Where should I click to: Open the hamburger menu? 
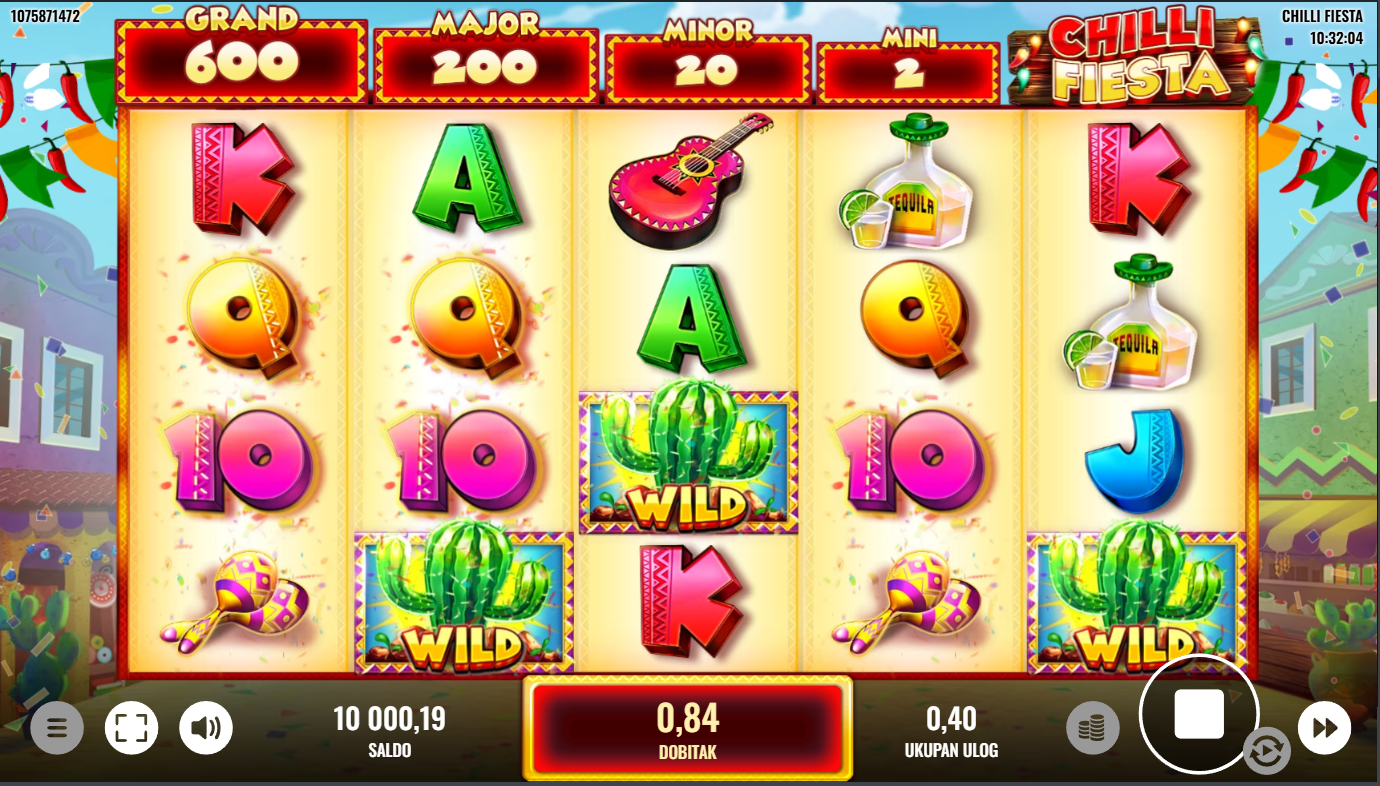[57, 728]
